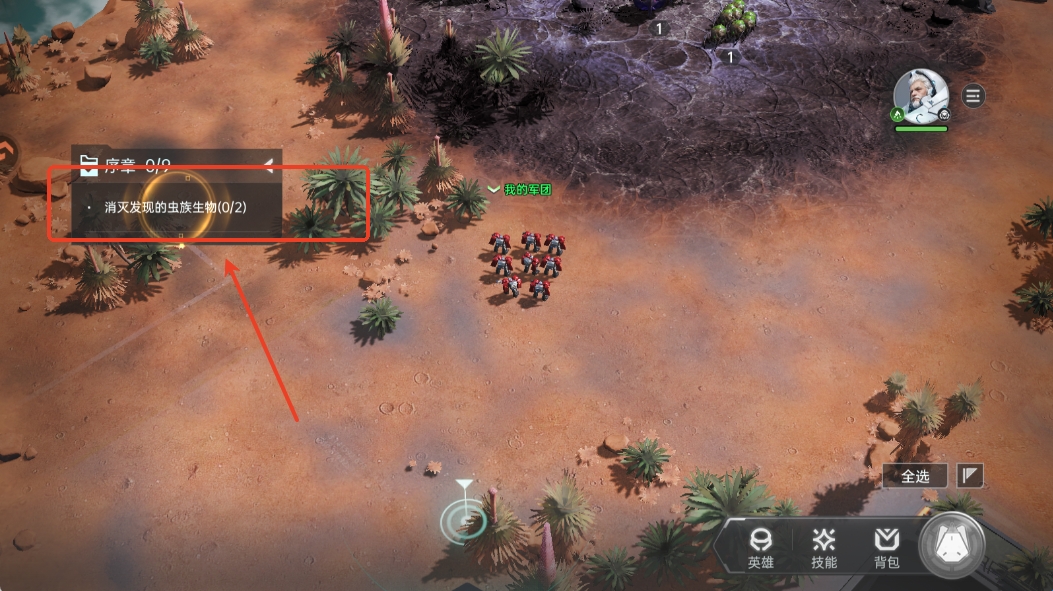1053x591 pixels.
Task: Open the 技能 (Skills) menu
Action: [824, 548]
